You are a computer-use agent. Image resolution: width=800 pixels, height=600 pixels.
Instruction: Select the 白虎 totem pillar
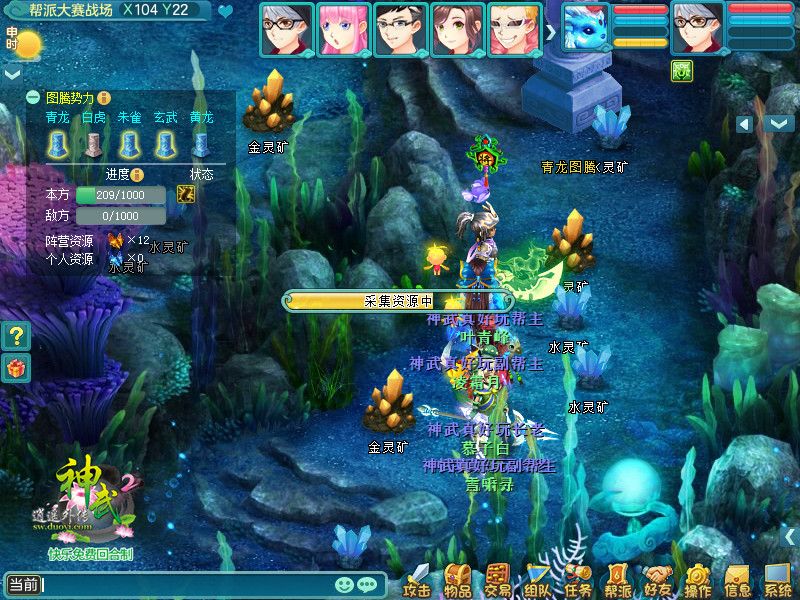(93, 145)
